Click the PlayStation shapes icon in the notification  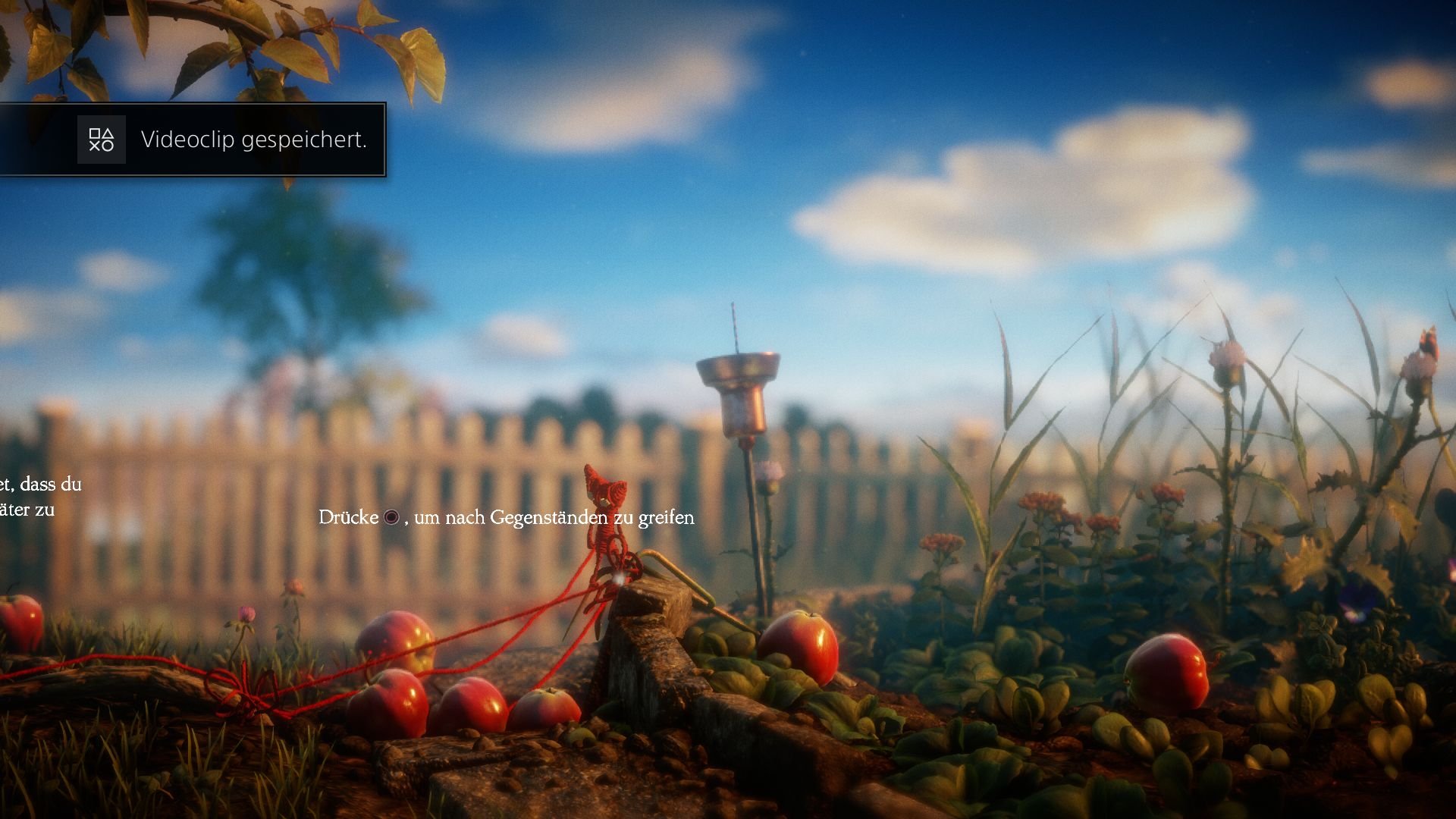[x=102, y=140]
